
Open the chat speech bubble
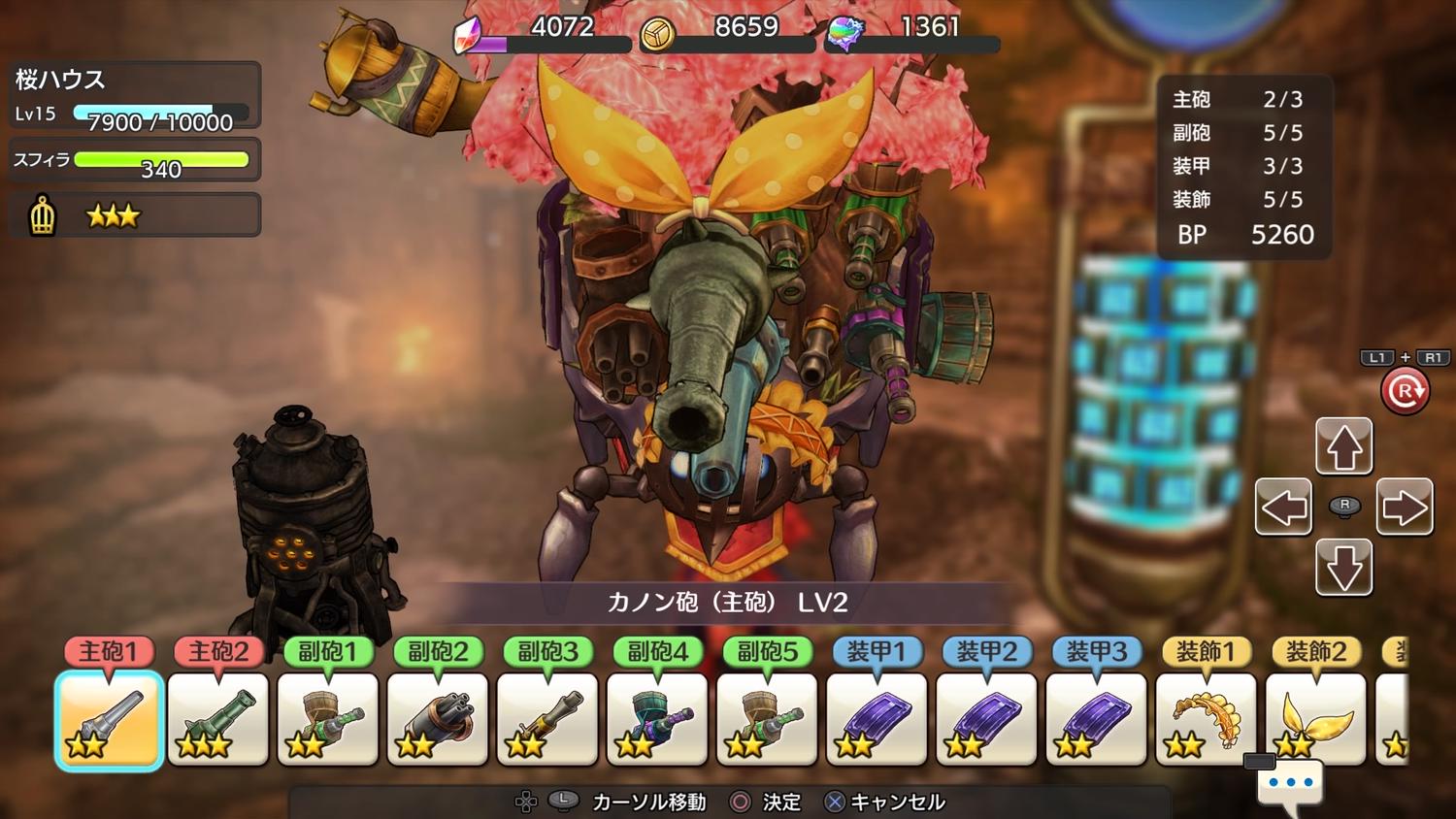[1290, 783]
